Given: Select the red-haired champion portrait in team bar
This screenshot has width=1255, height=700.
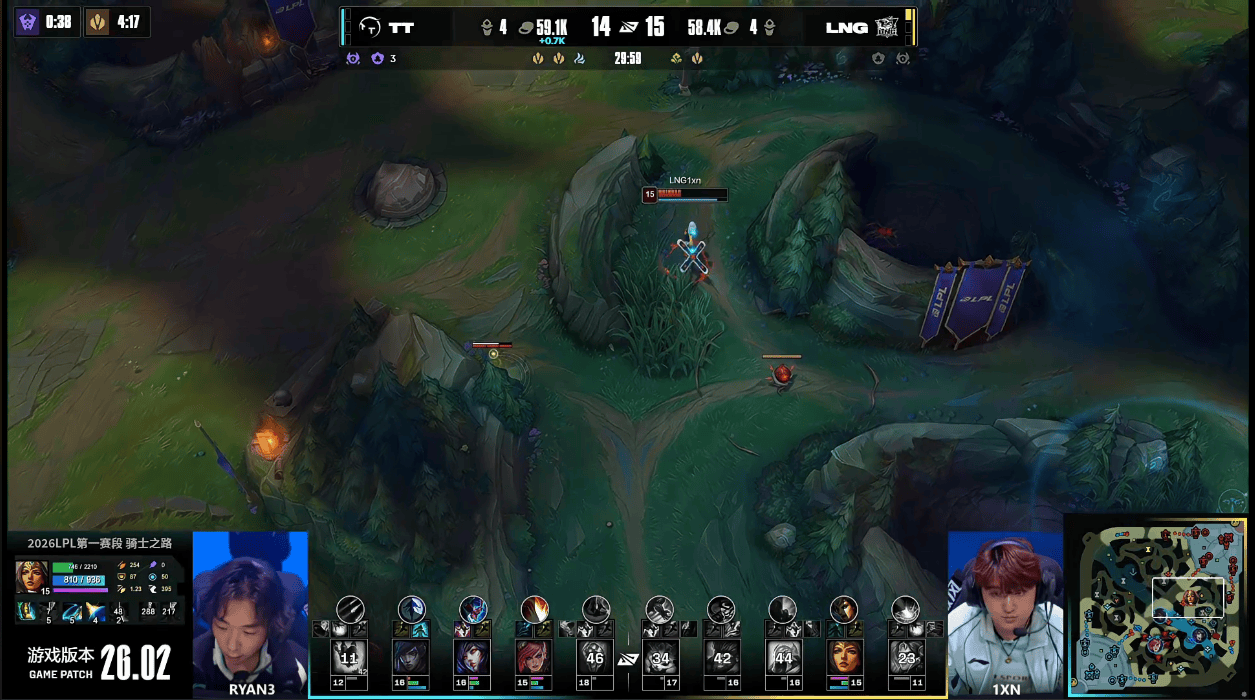Looking at the screenshot, I should click(x=534, y=657).
